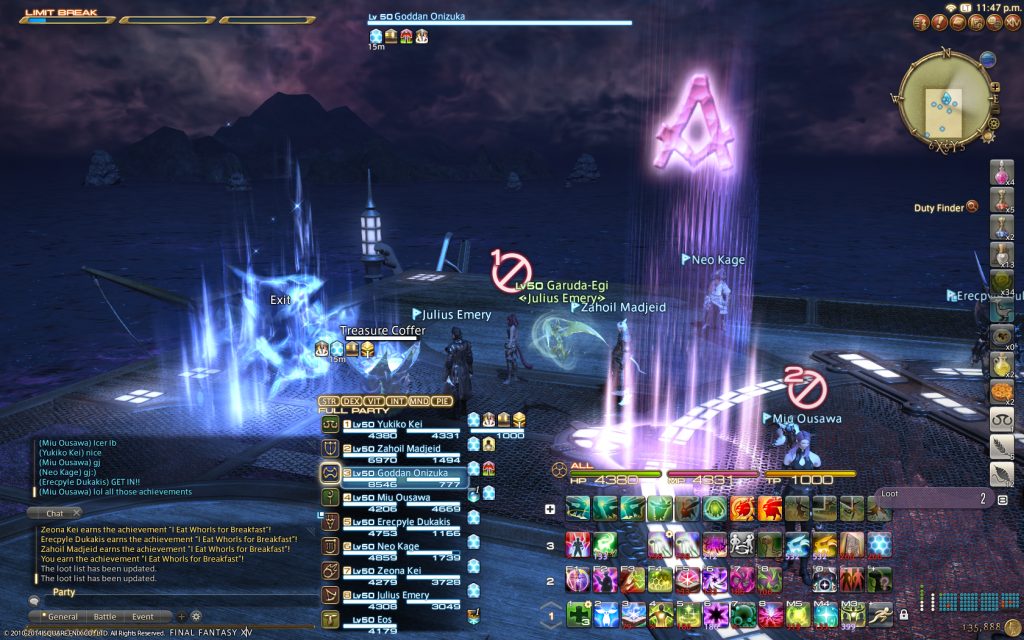Use the blue hexagon pattern ability
Screen dimensions: 1024x640
click(x=881, y=544)
